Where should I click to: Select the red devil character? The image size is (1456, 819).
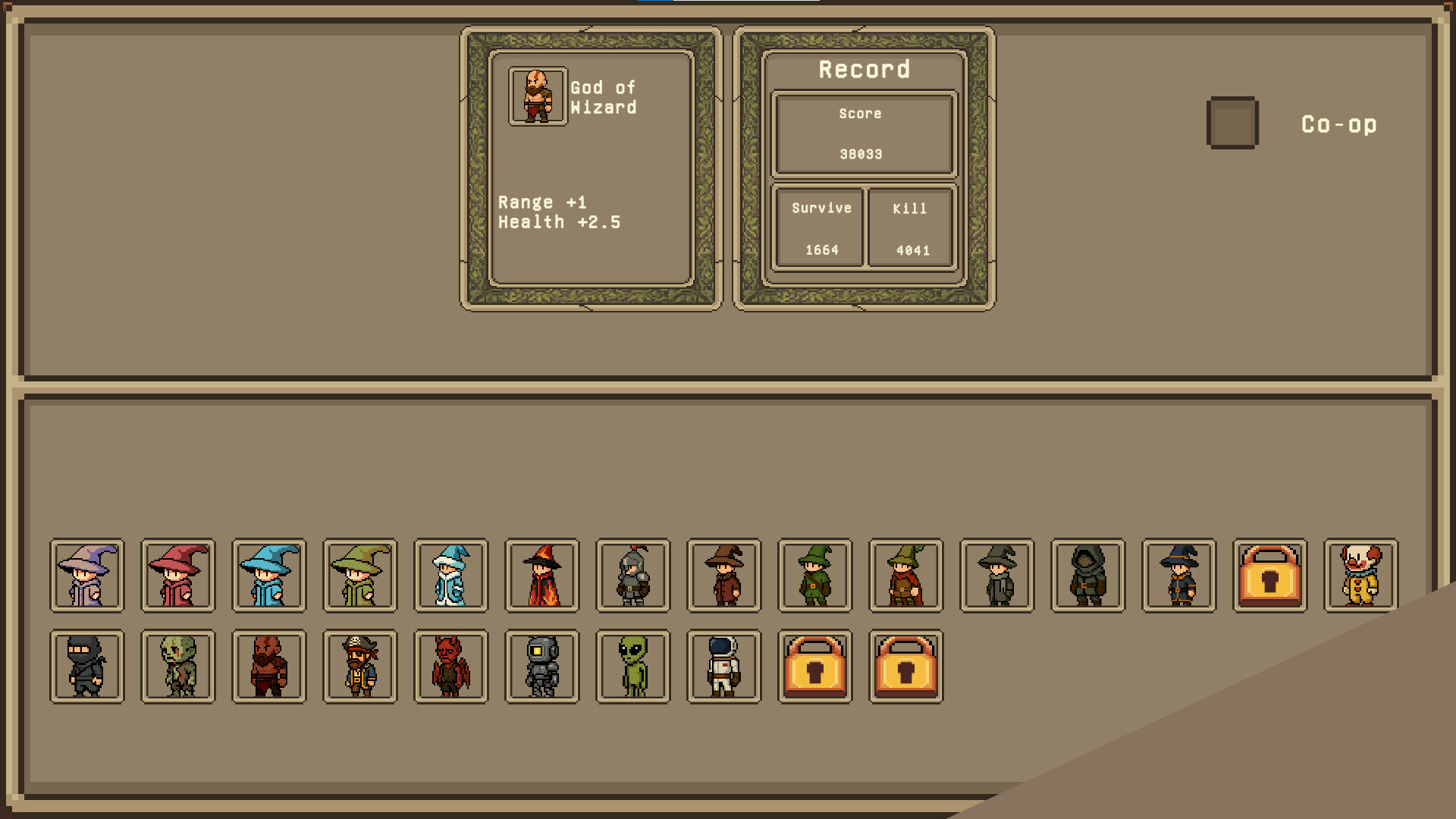[x=450, y=667]
